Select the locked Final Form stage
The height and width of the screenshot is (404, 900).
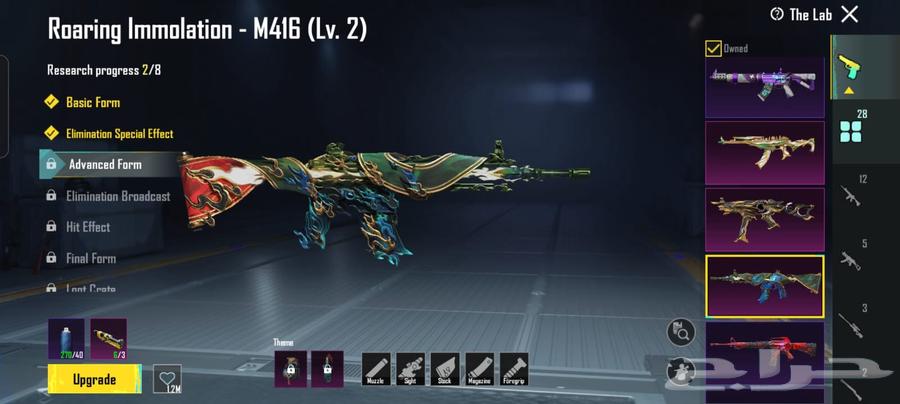(90, 258)
